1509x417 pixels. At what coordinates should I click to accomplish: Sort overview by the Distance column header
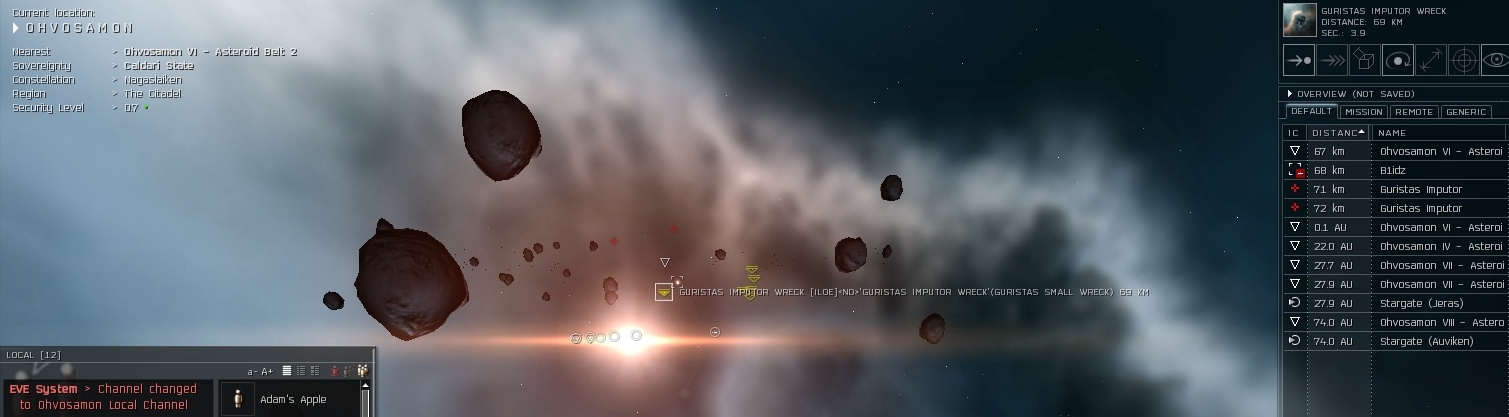(x=1338, y=132)
